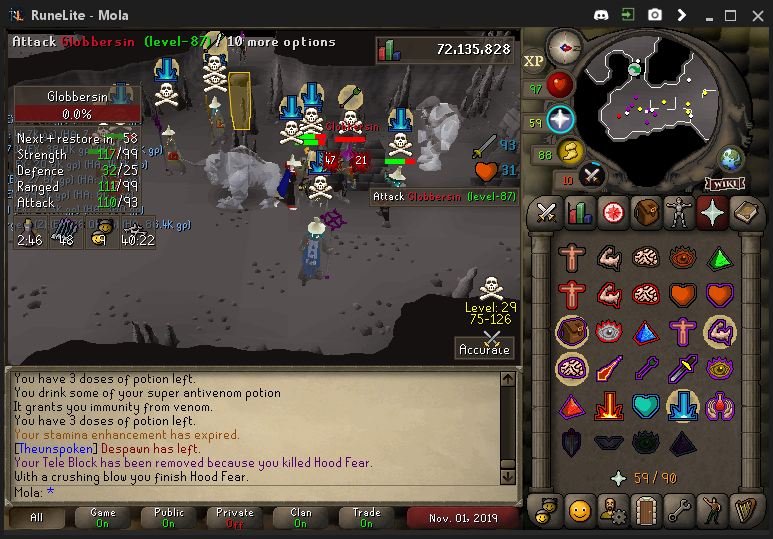This screenshot has width=773, height=539.
Task: Open the world map globe
Action: pos(732,158)
